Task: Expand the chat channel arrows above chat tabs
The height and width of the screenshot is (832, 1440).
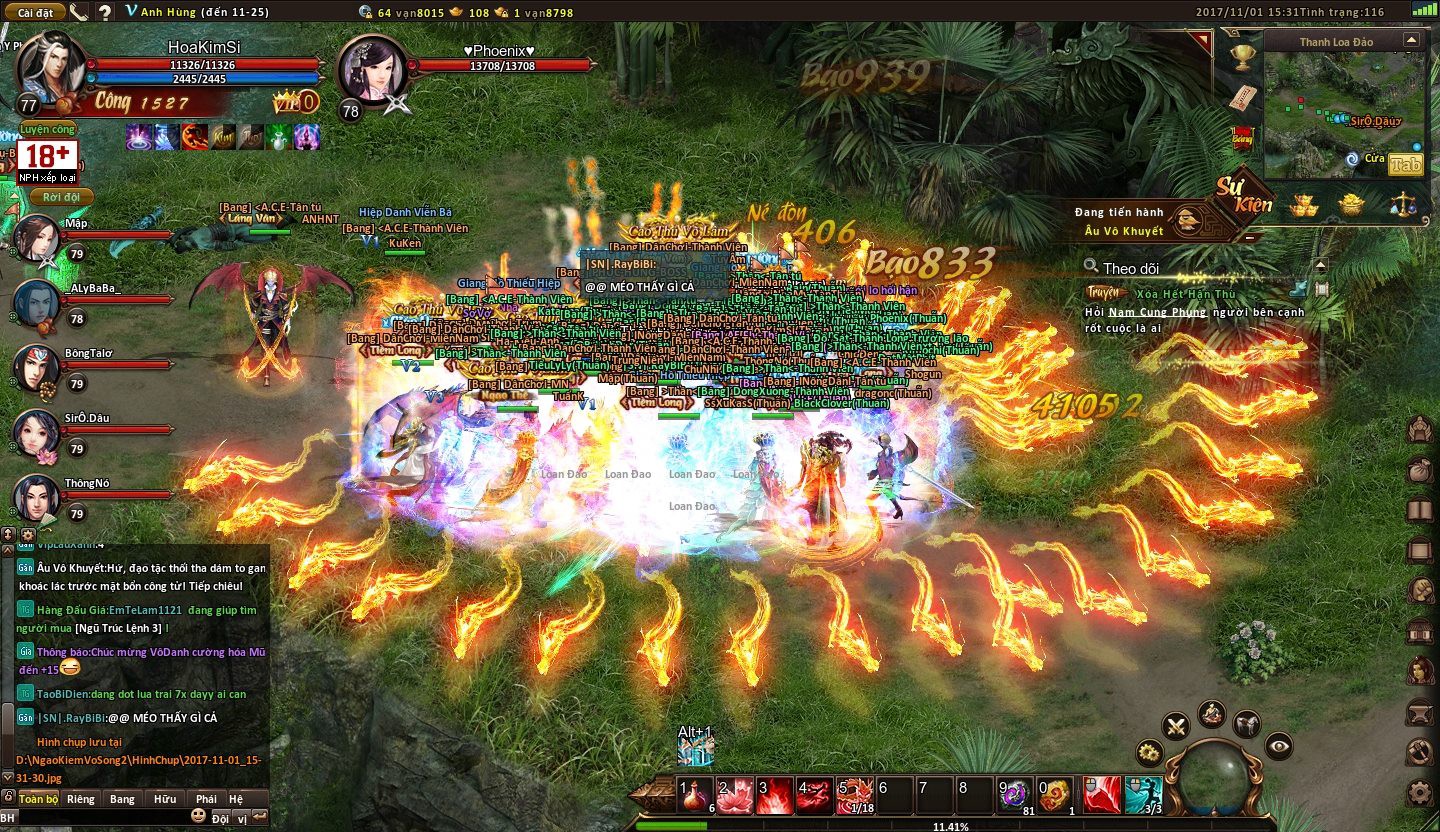Action: click(x=8, y=534)
